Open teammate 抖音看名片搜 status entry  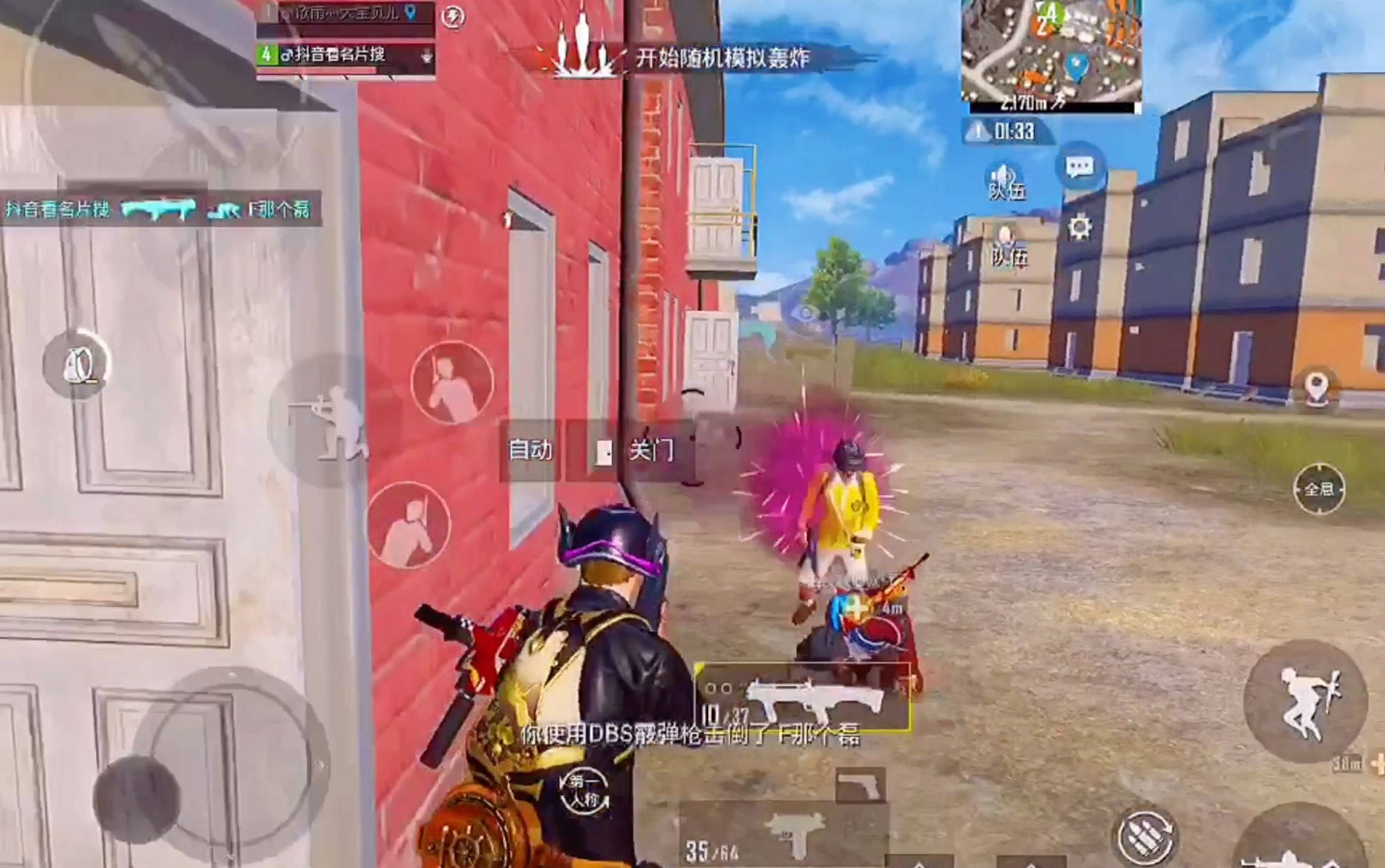pos(343,55)
